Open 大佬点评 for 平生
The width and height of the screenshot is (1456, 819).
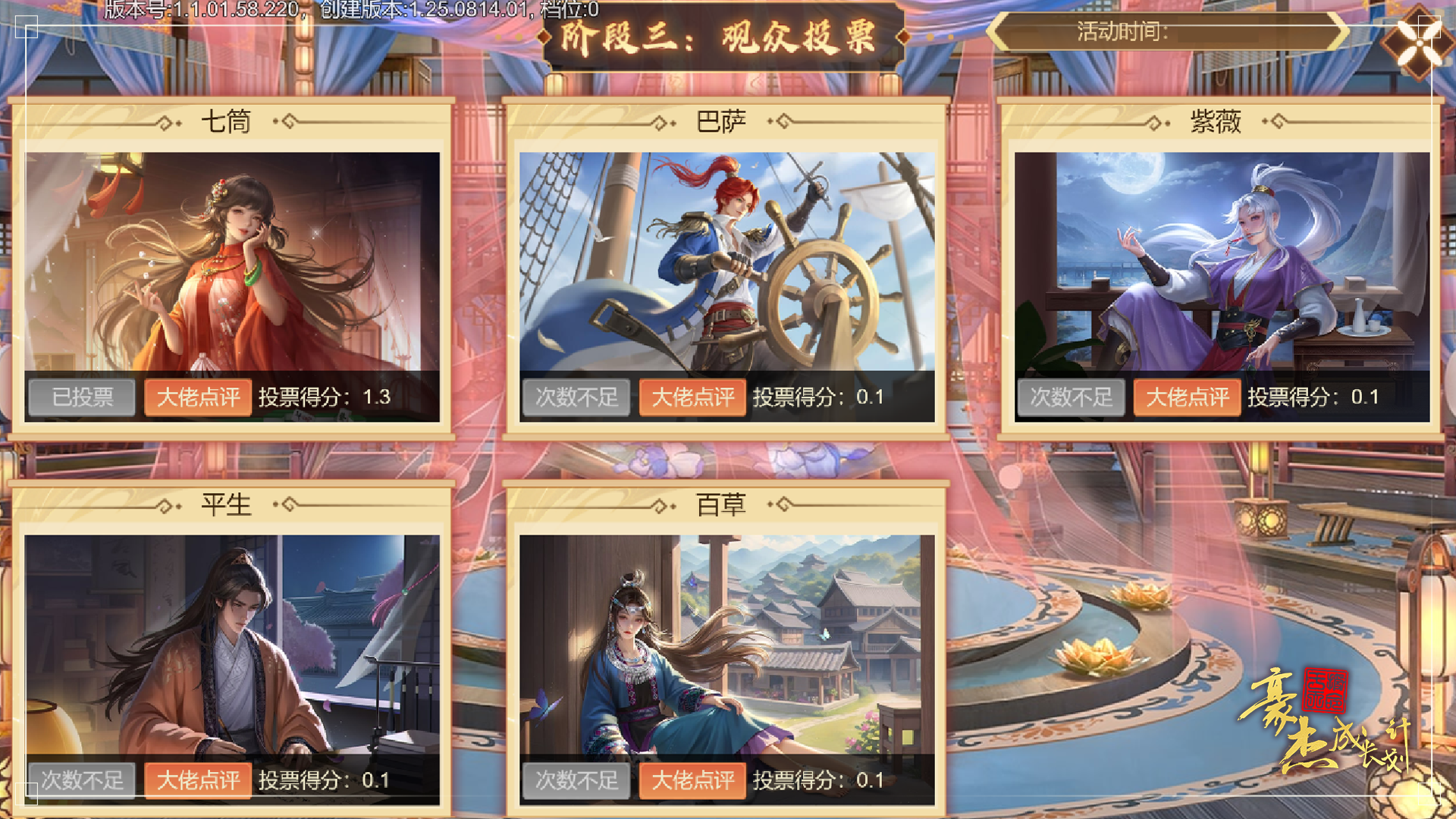coord(196,780)
